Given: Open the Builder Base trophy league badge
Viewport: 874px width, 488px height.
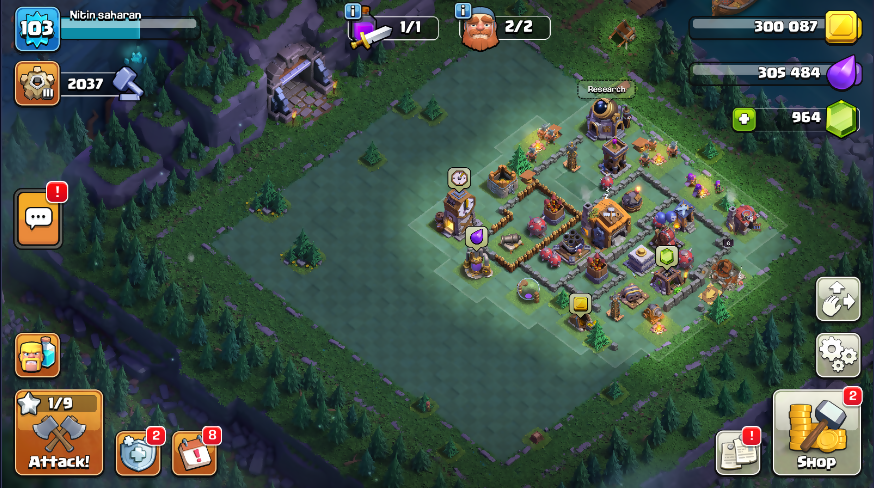Looking at the screenshot, I should pyautogui.click(x=37, y=83).
